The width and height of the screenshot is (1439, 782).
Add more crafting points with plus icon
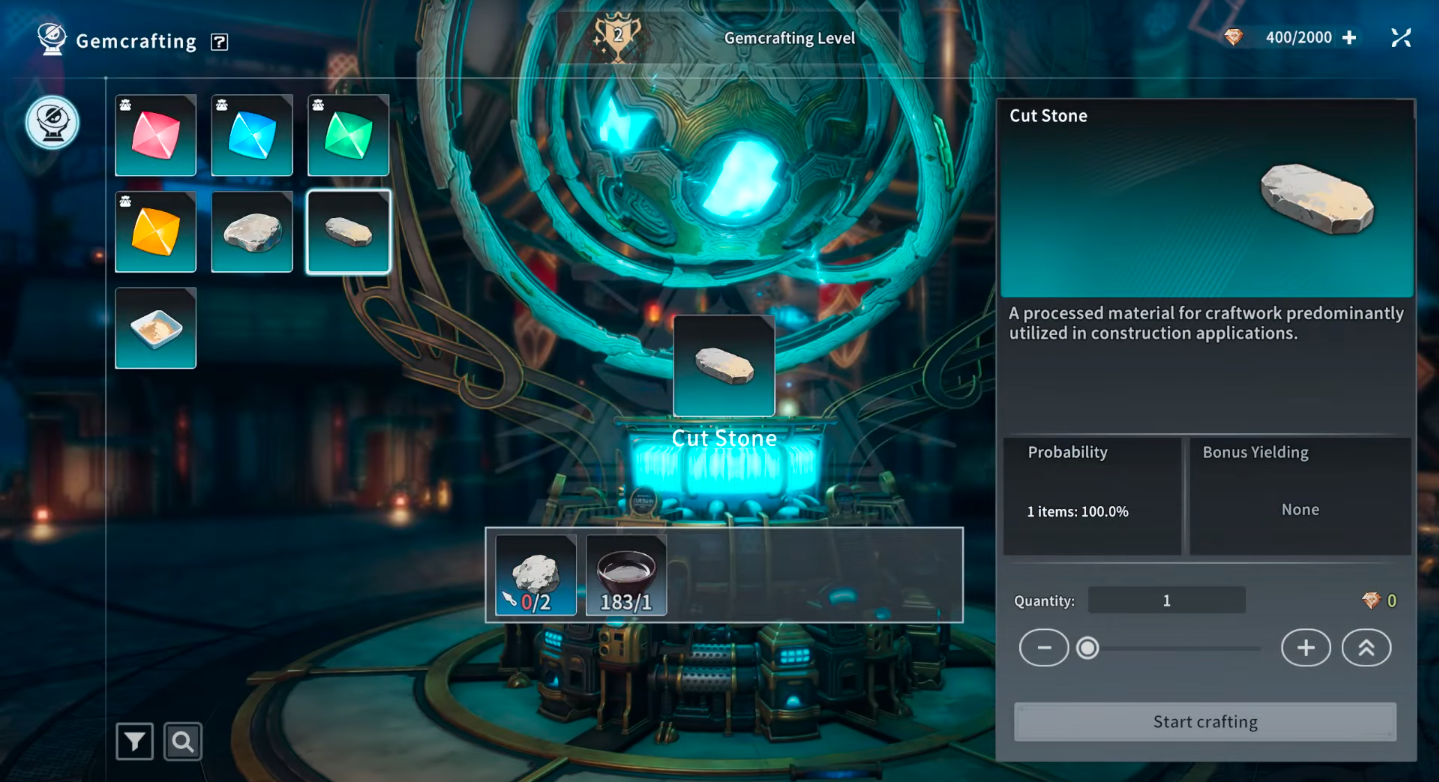(1349, 38)
